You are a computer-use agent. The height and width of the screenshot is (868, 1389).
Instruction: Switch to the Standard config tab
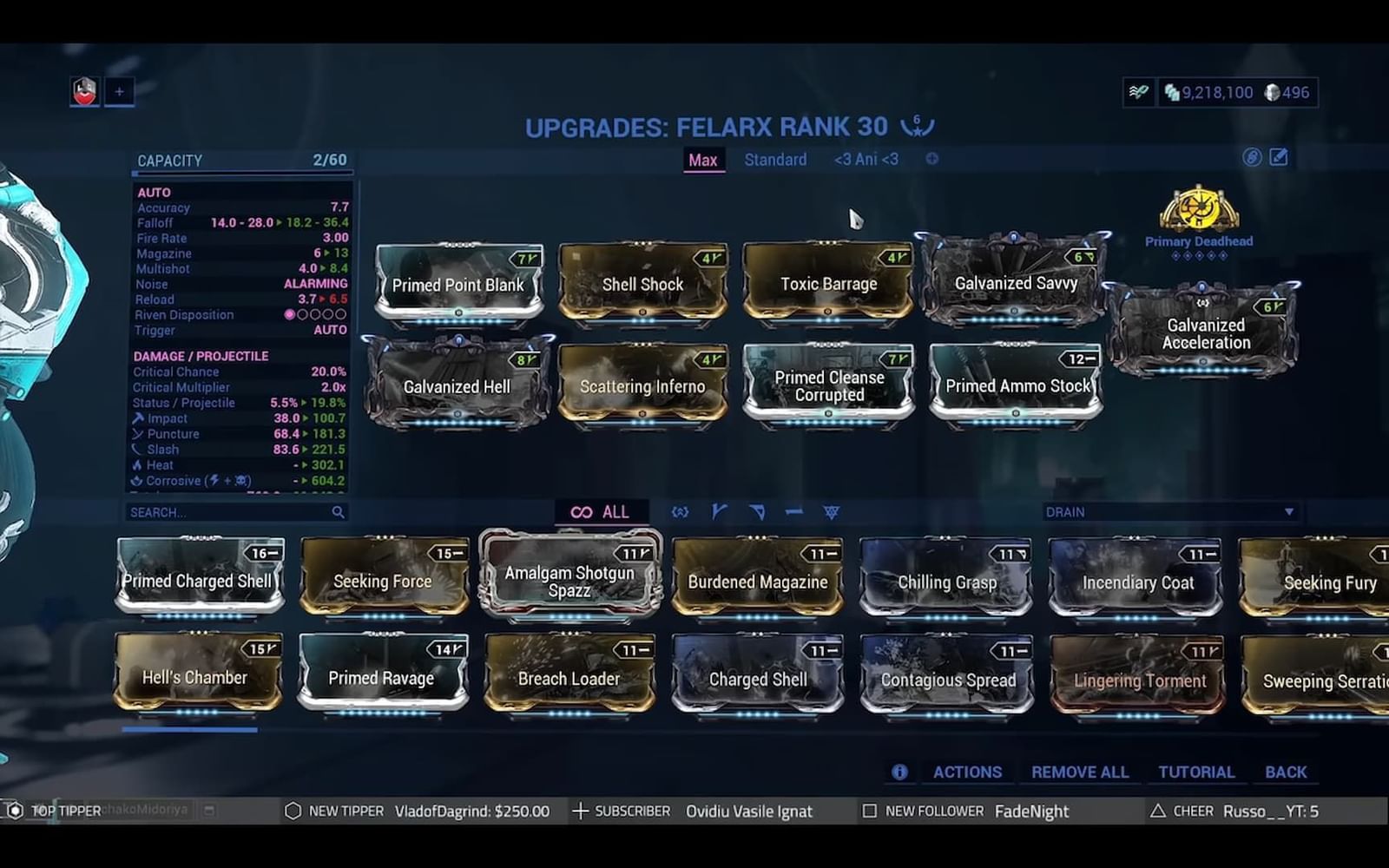(x=774, y=160)
